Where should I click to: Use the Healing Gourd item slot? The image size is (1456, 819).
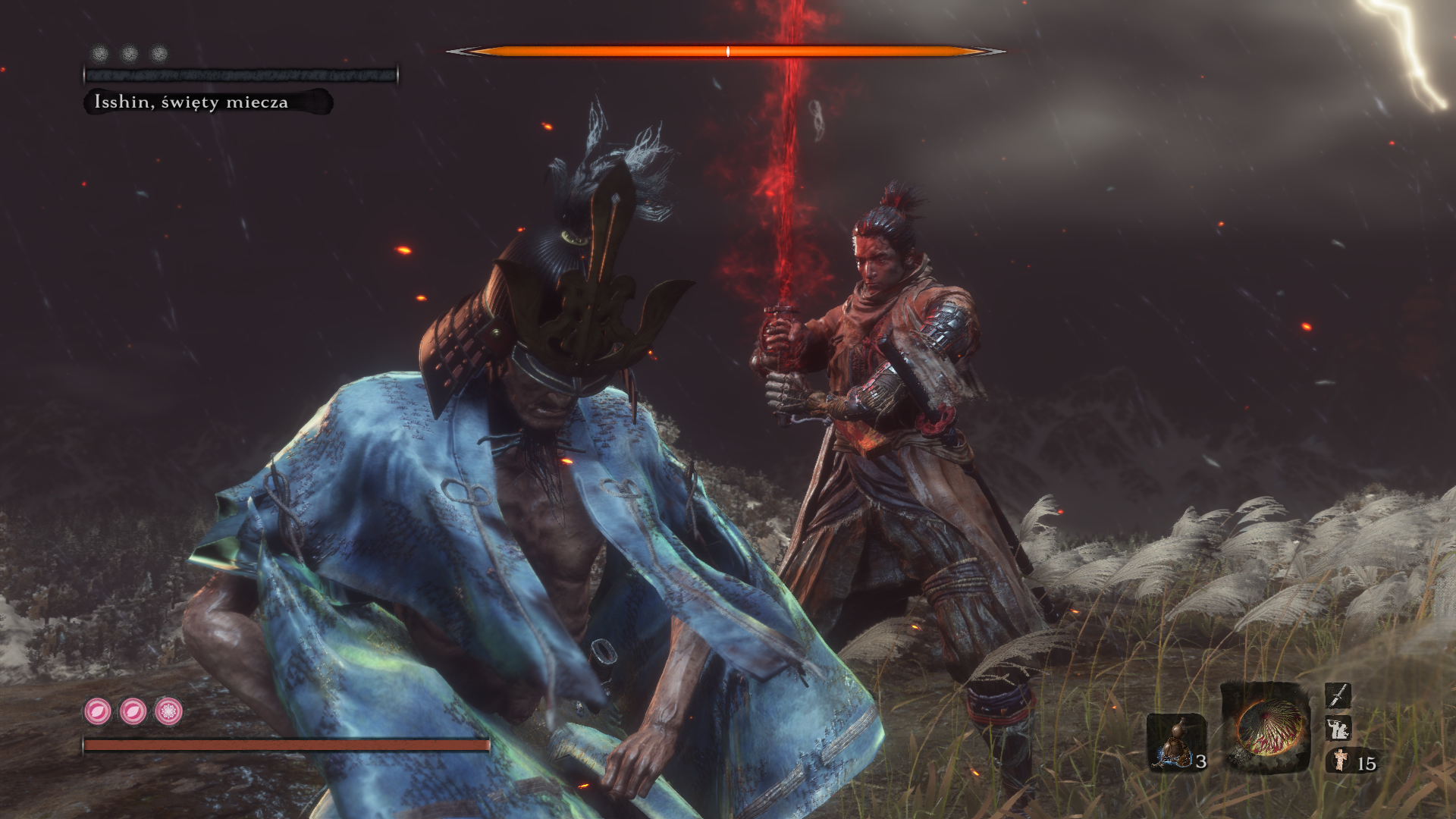tap(1175, 741)
